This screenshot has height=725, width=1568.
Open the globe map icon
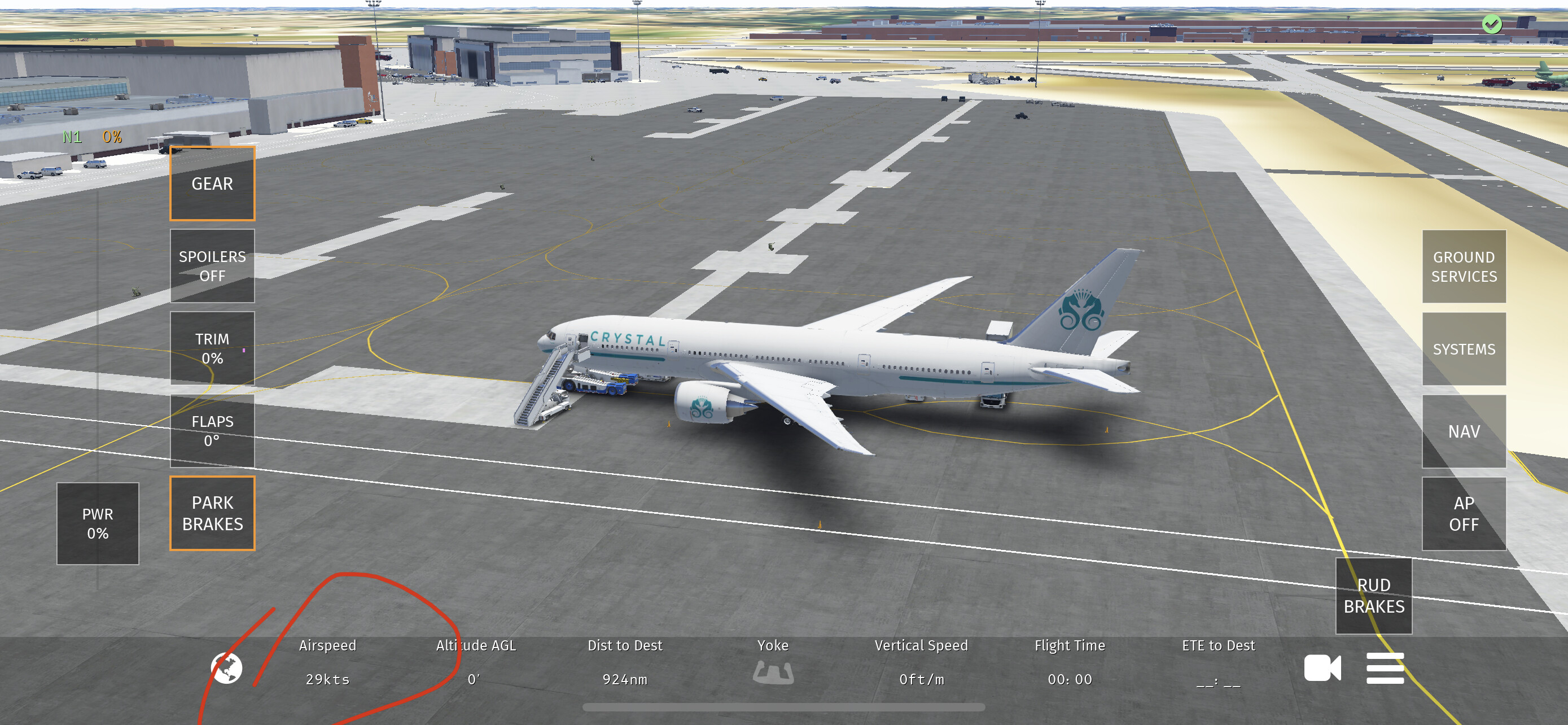(x=226, y=669)
